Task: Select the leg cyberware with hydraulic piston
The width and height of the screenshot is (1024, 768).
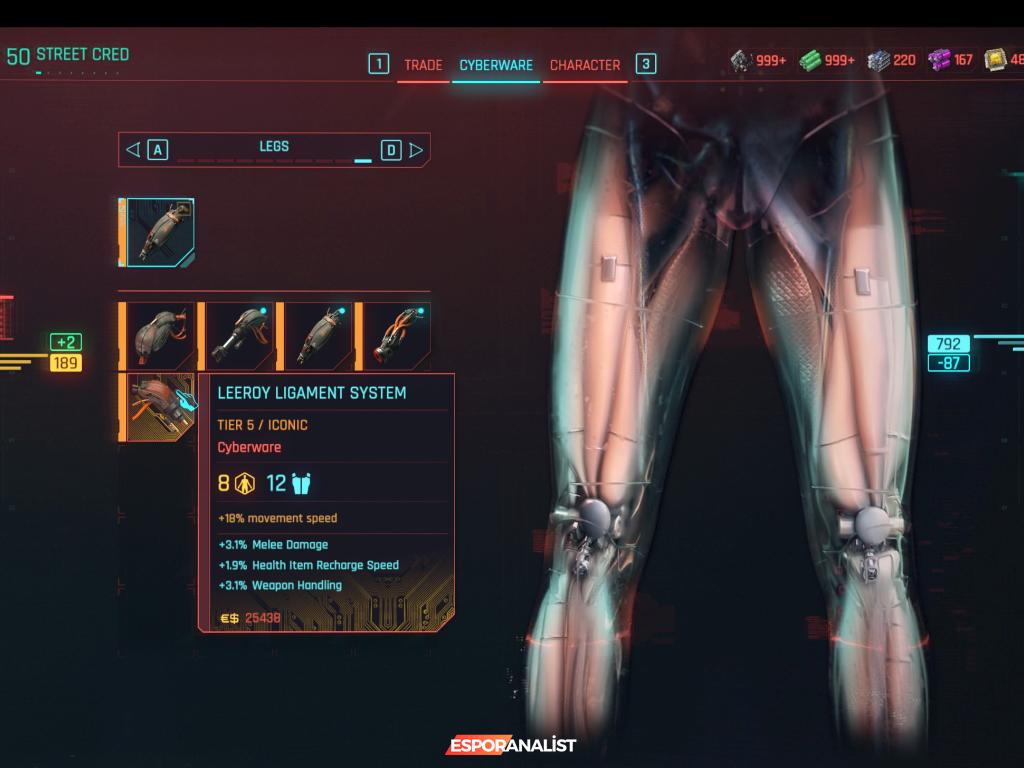Action: tap(239, 336)
